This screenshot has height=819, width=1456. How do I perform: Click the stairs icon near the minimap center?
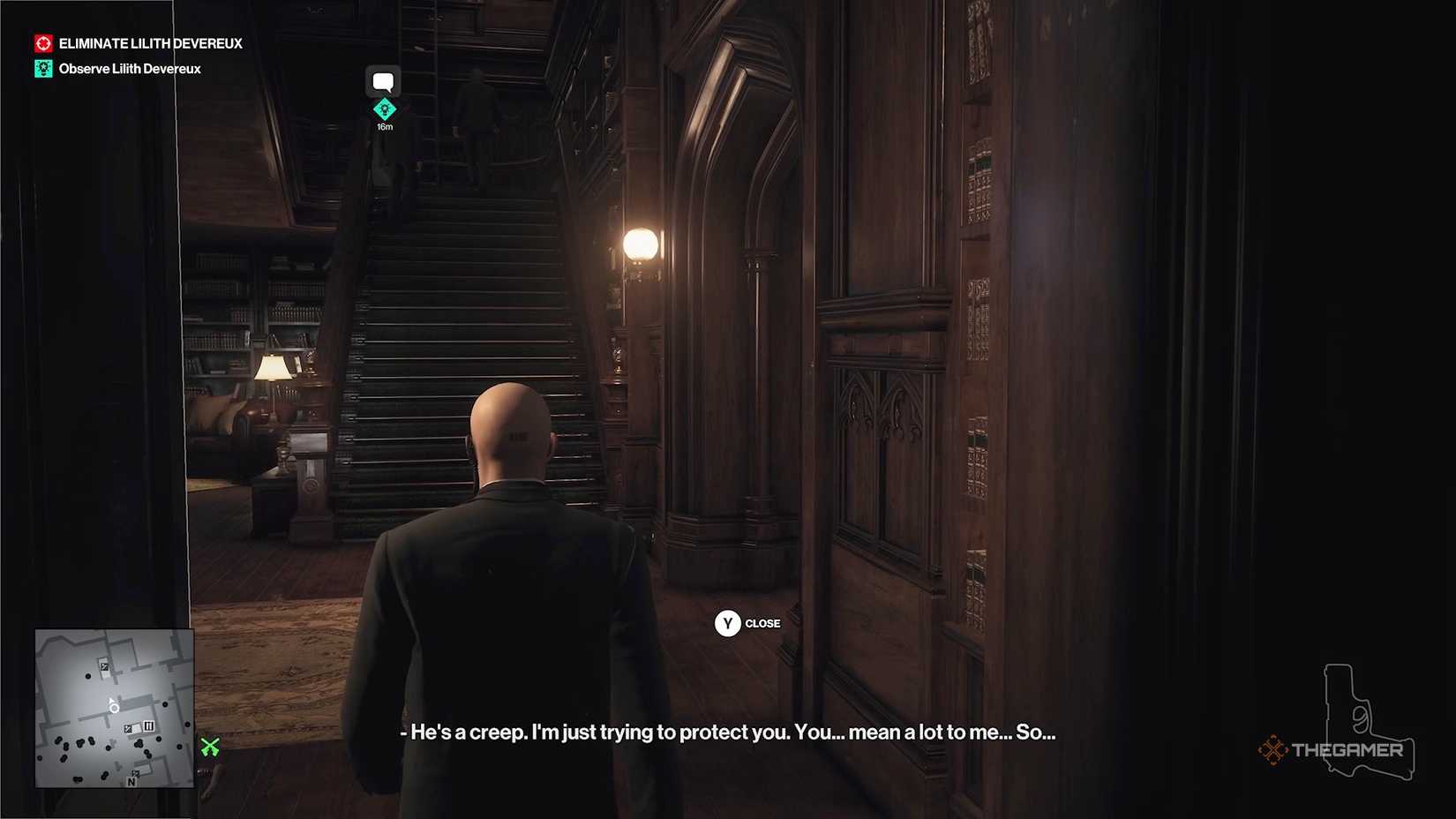[x=148, y=726]
